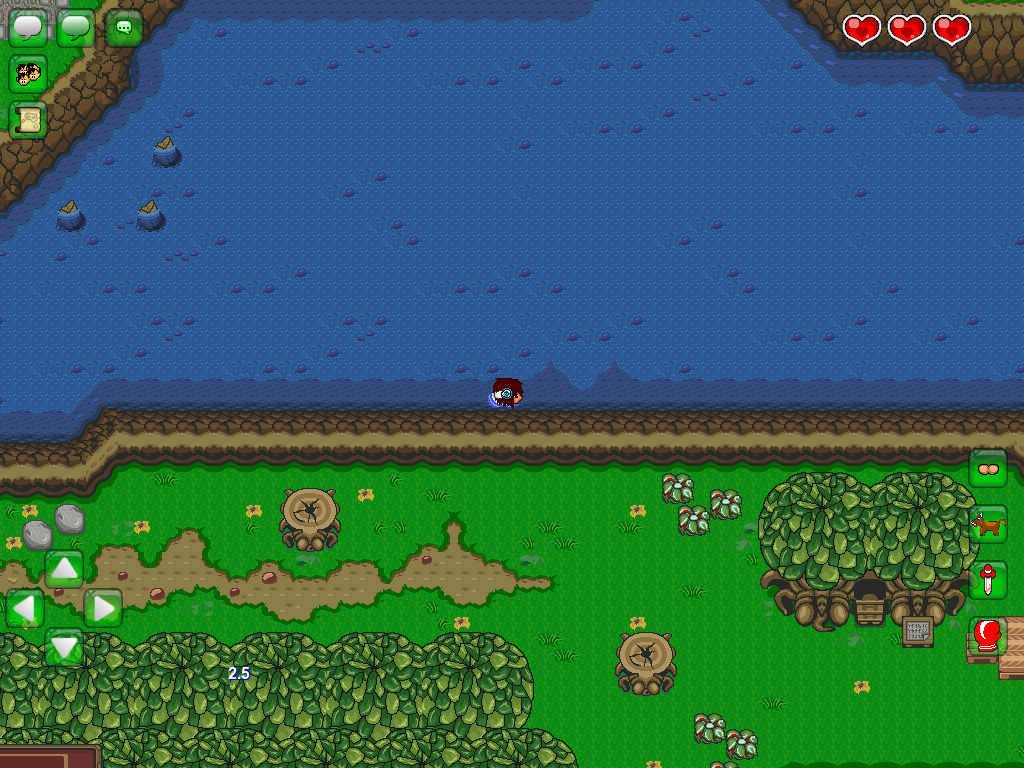The image size is (1024, 768).
Task: Tap the right arrow on the D-pad
Action: pyautogui.click(x=103, y=608)
